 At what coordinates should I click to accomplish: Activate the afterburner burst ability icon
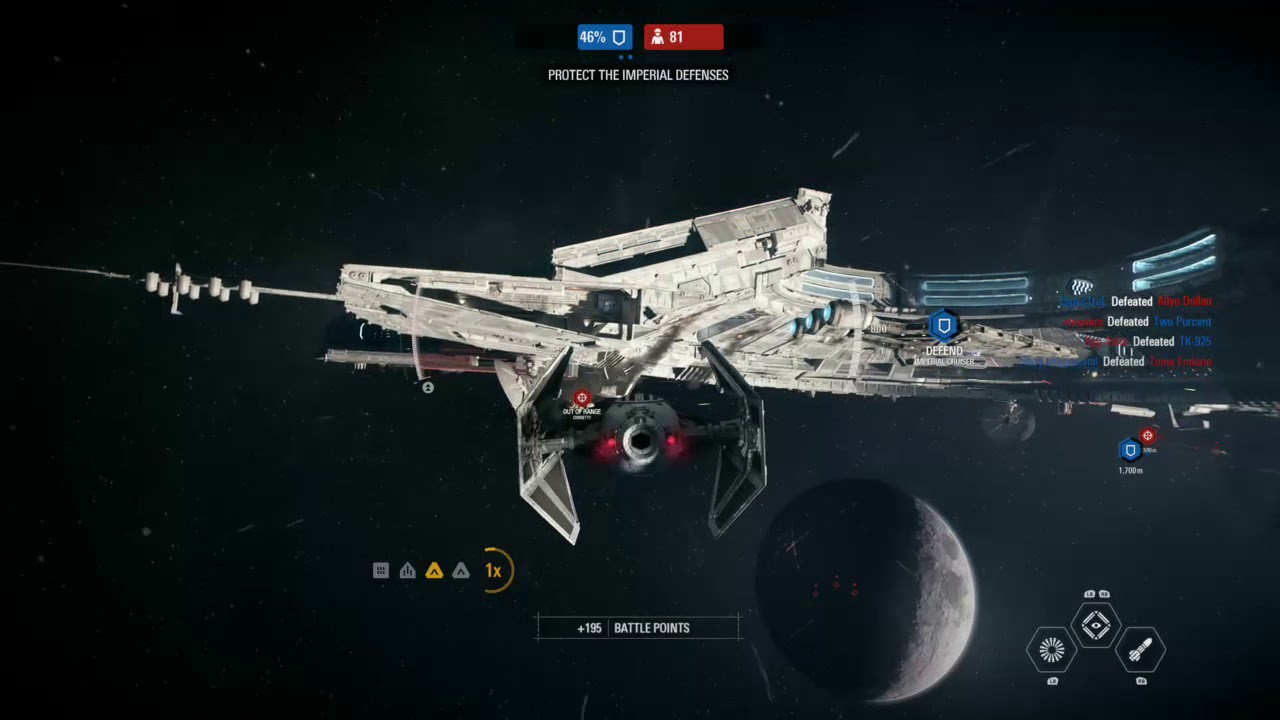click(1051, 650)
